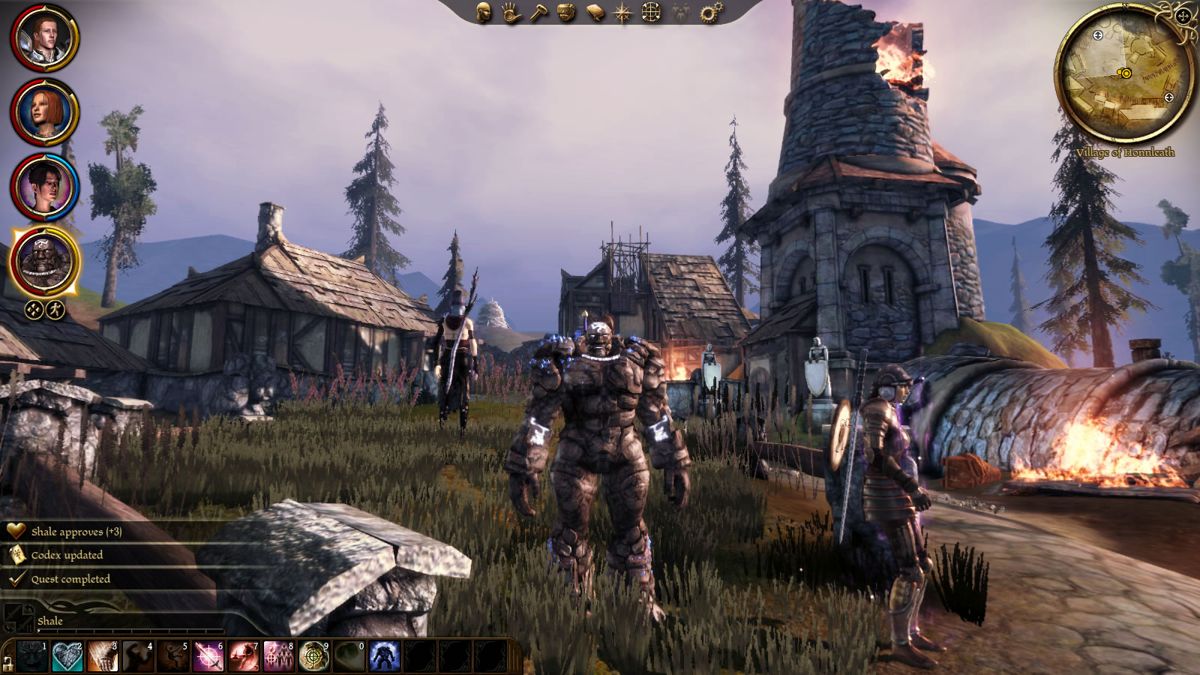Open the skills menu hand icon
1200x675 pixels.
[511, 13]
